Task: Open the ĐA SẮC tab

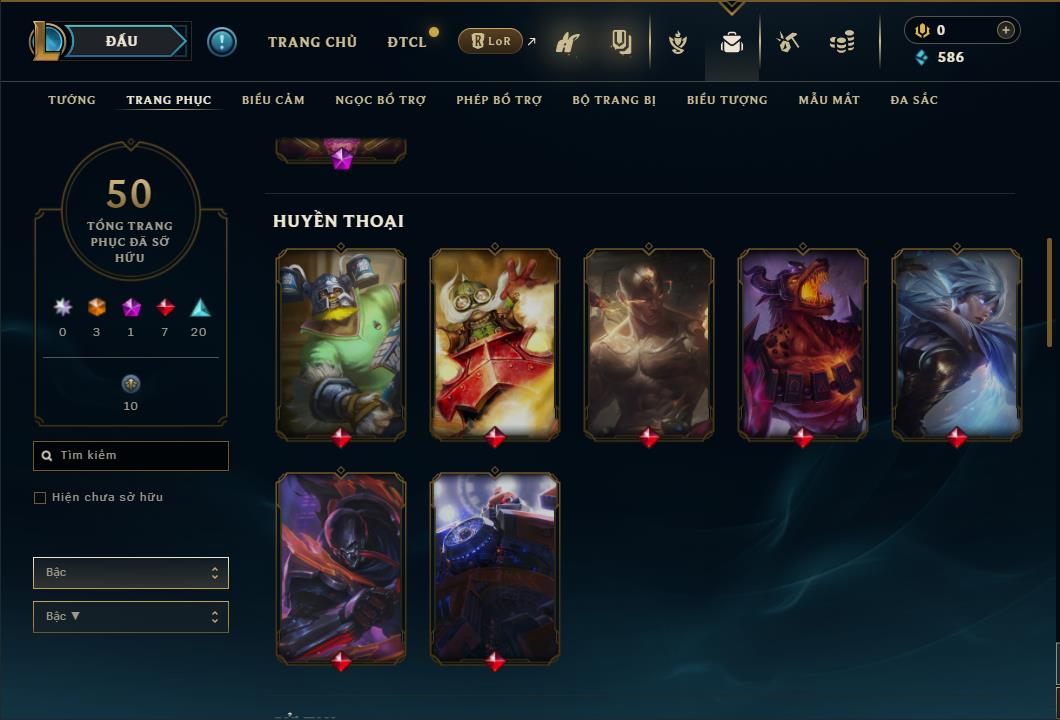Action: pos(914,100)
